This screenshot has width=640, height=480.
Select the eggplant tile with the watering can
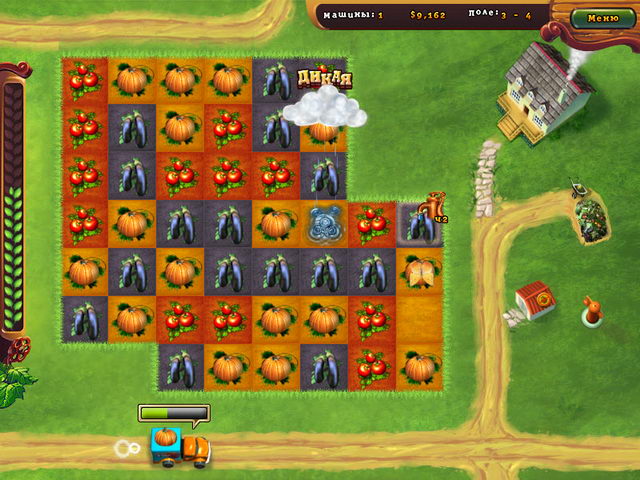click(x=420, y=224)
